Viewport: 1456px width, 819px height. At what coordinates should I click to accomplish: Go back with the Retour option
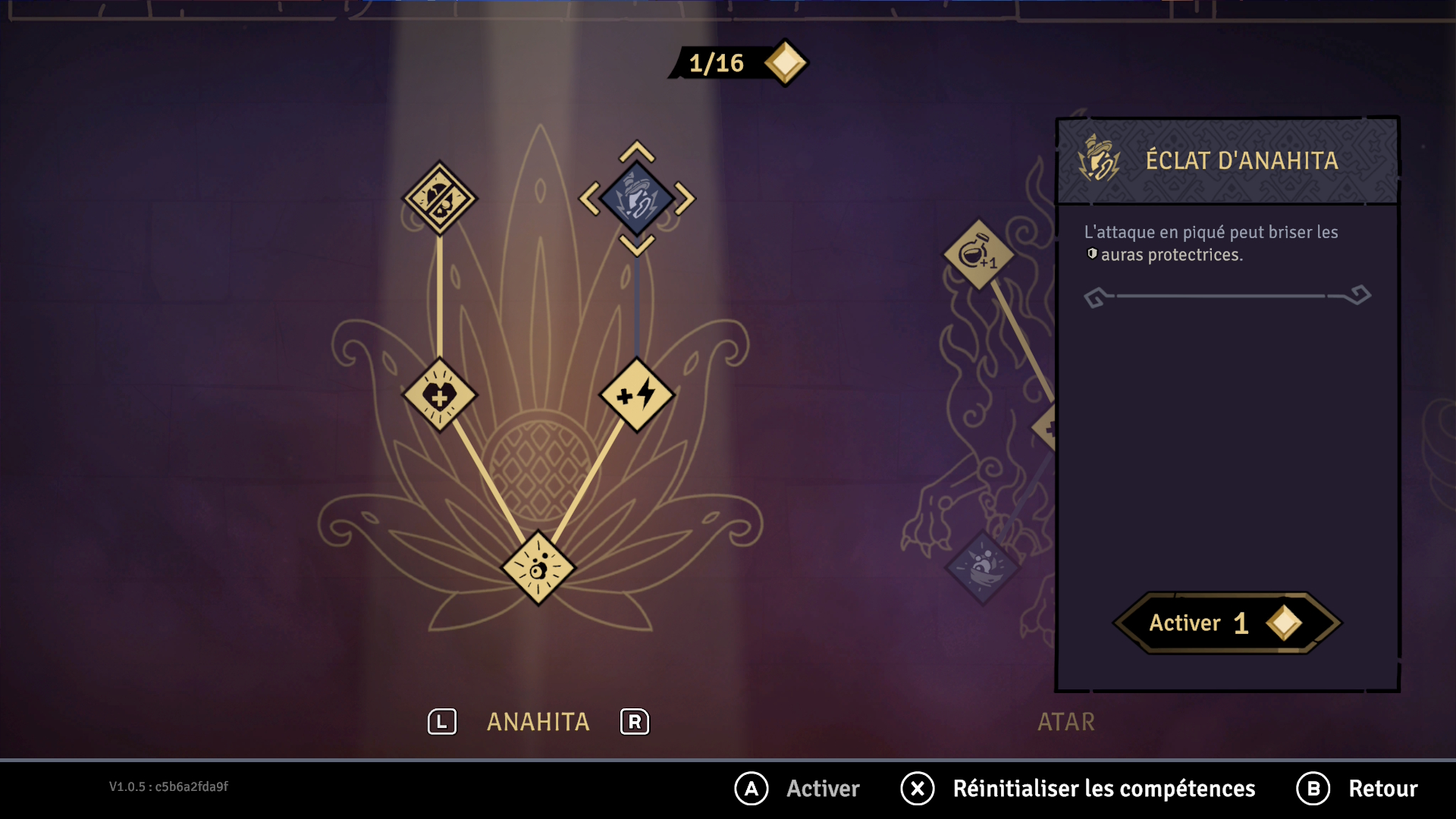pos(1382,789)
